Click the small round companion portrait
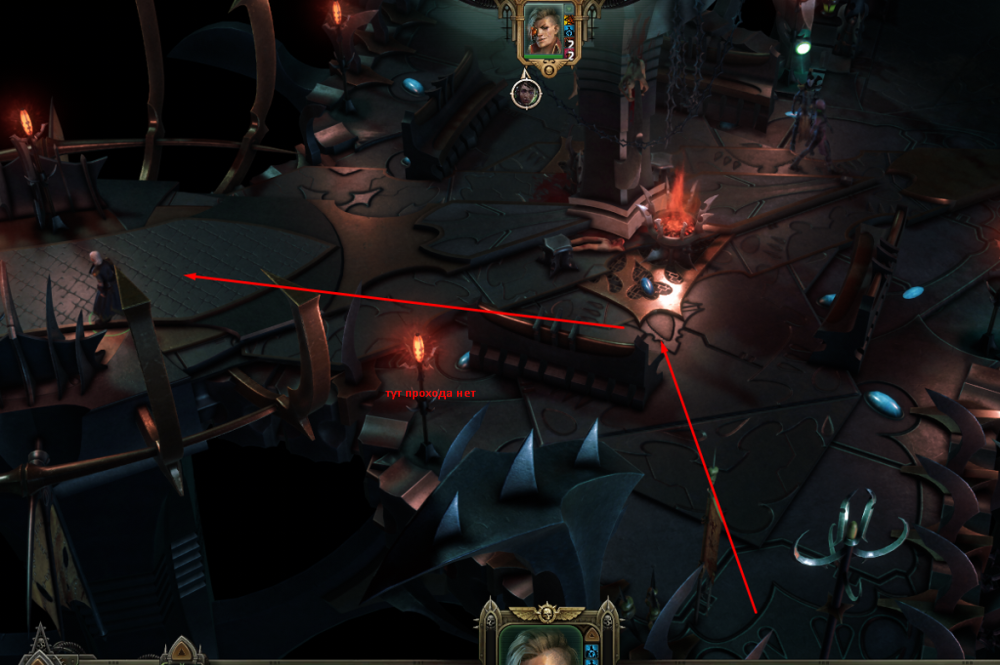 click(526, 94)
